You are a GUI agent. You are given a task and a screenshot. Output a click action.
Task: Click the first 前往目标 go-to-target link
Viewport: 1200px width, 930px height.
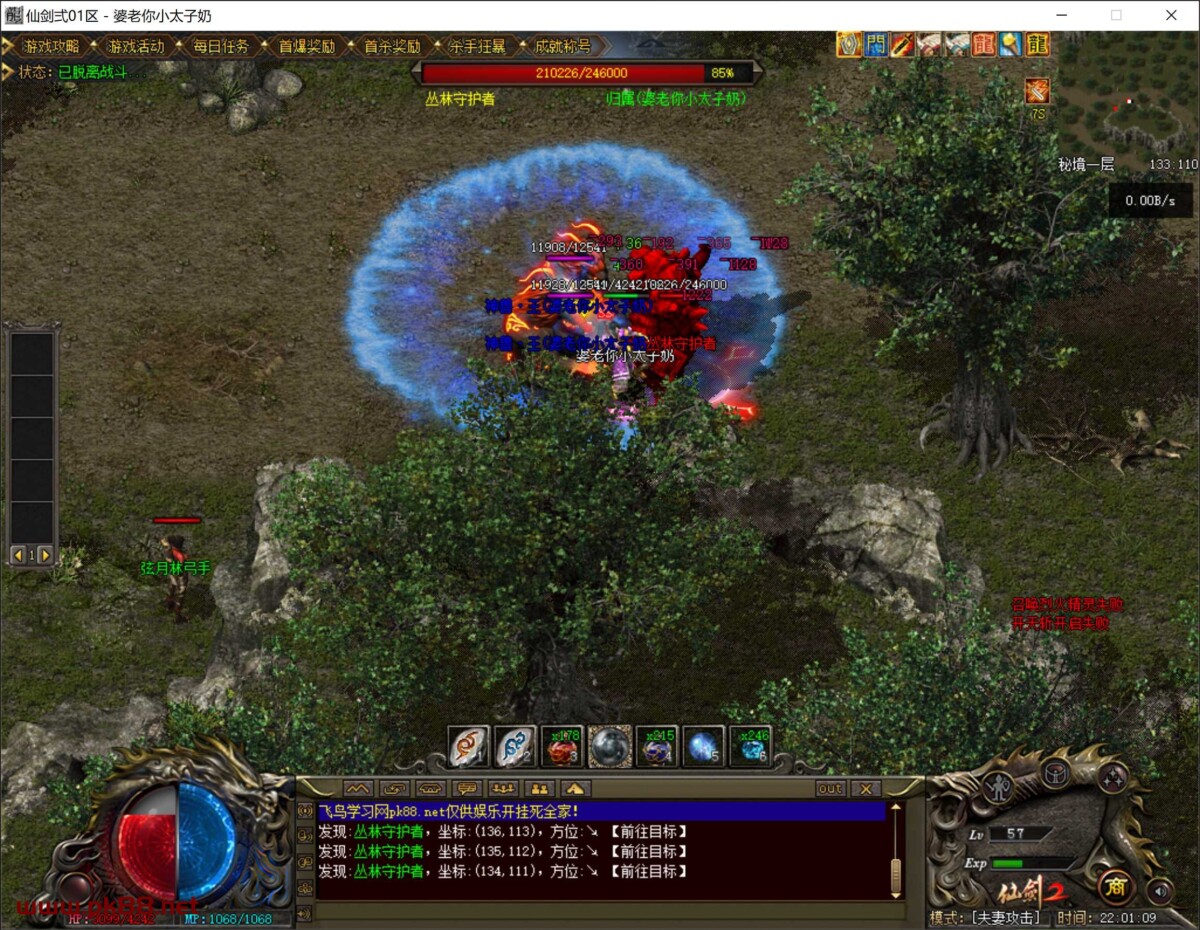[649, 832]
